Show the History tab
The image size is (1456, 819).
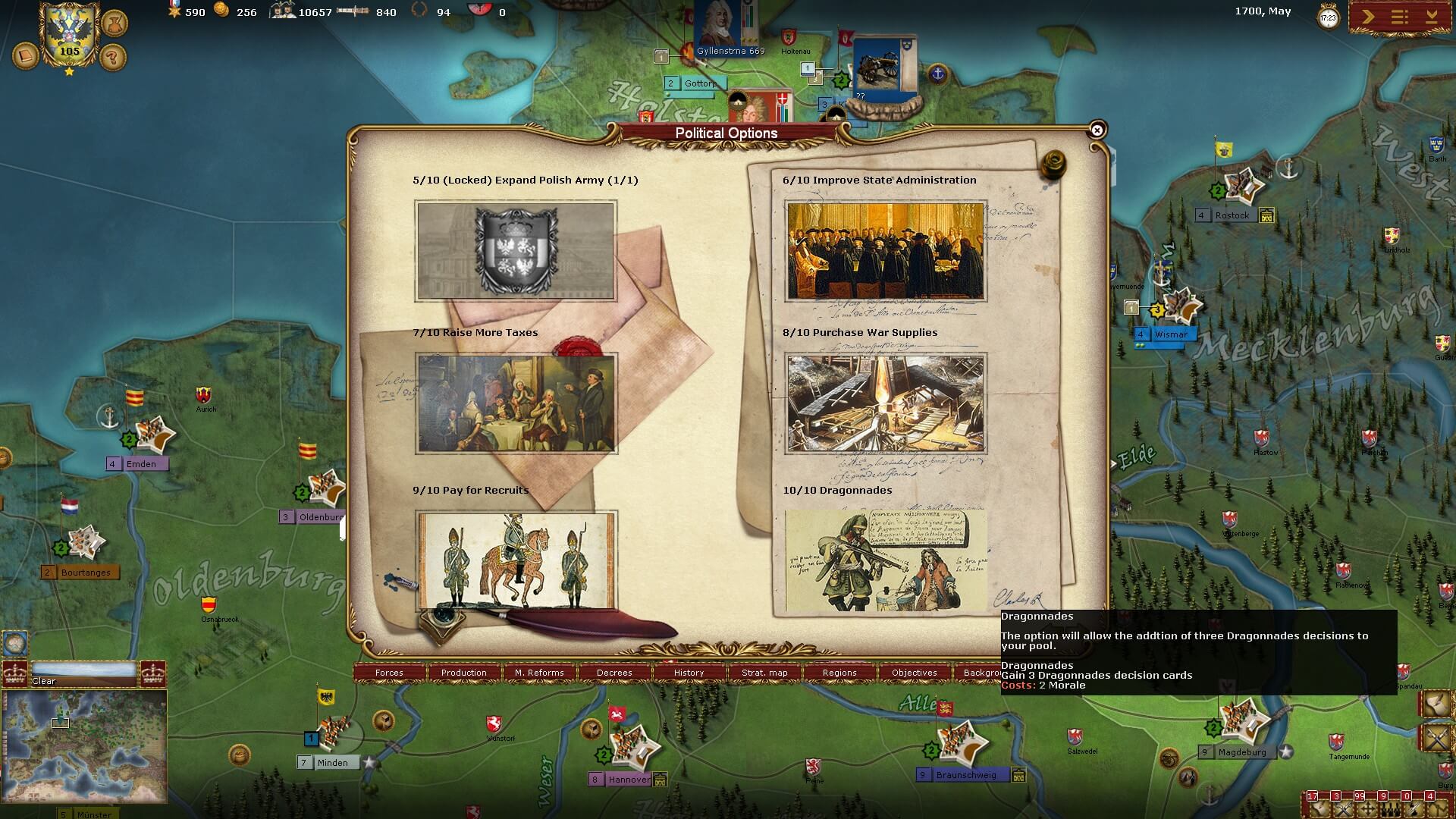pyautogui.click(x=689, y=673)
